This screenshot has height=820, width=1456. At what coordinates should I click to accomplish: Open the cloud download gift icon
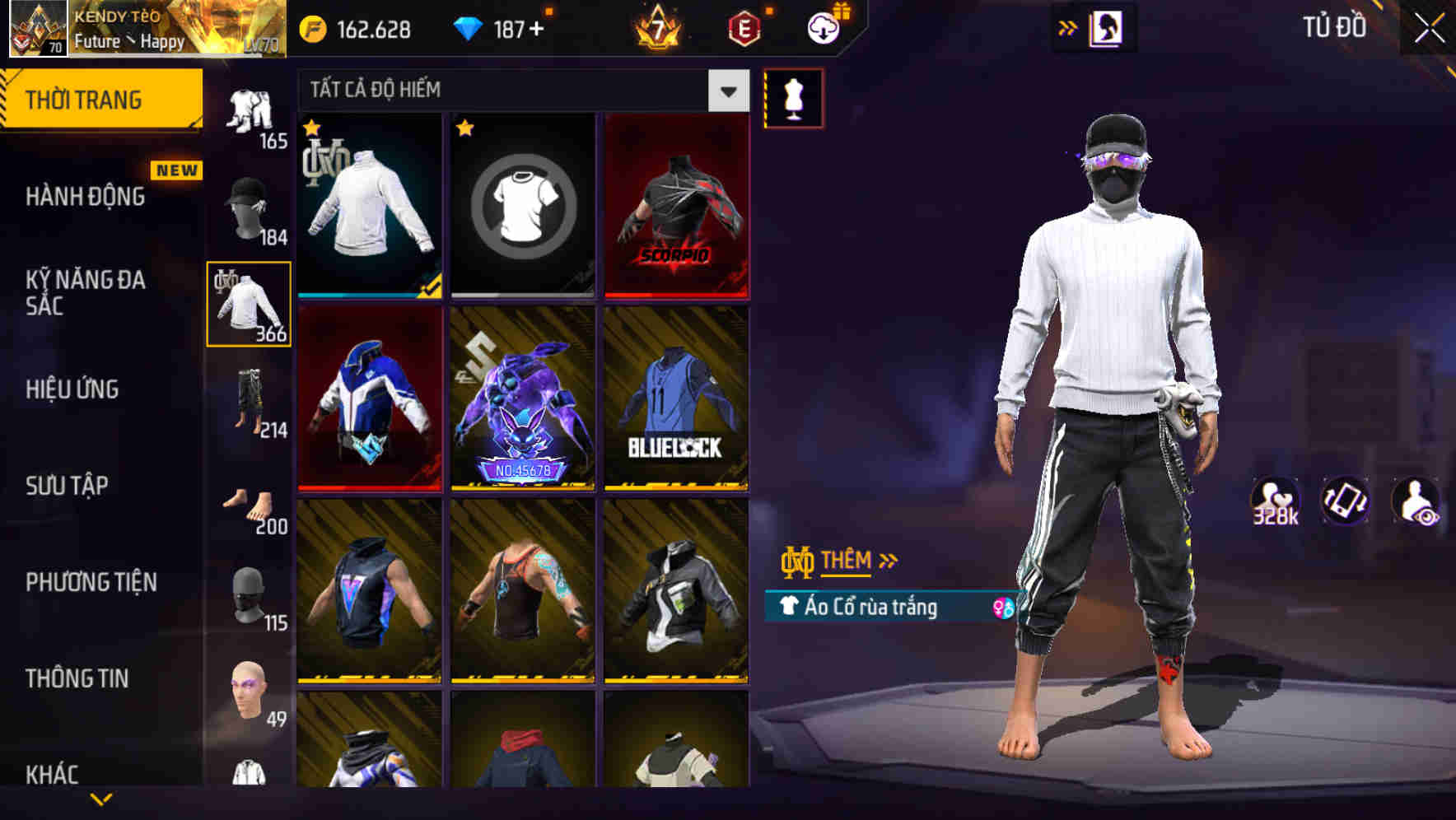click(x=821, y=27)
